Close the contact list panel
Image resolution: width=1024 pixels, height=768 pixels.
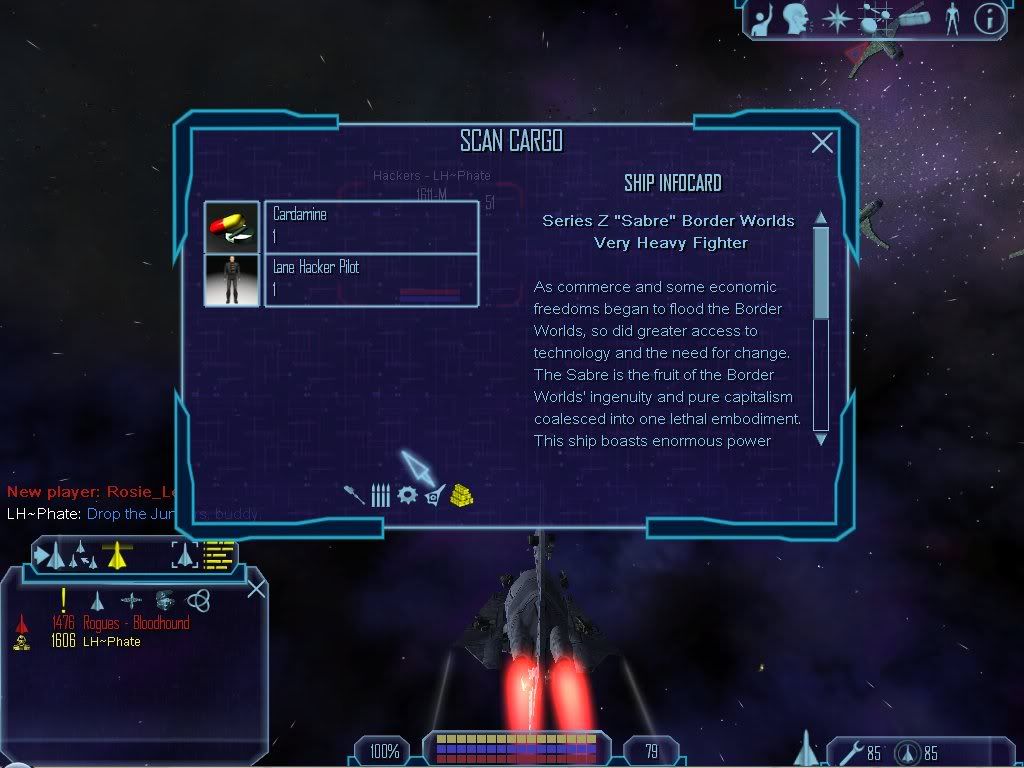coord(256,588)
